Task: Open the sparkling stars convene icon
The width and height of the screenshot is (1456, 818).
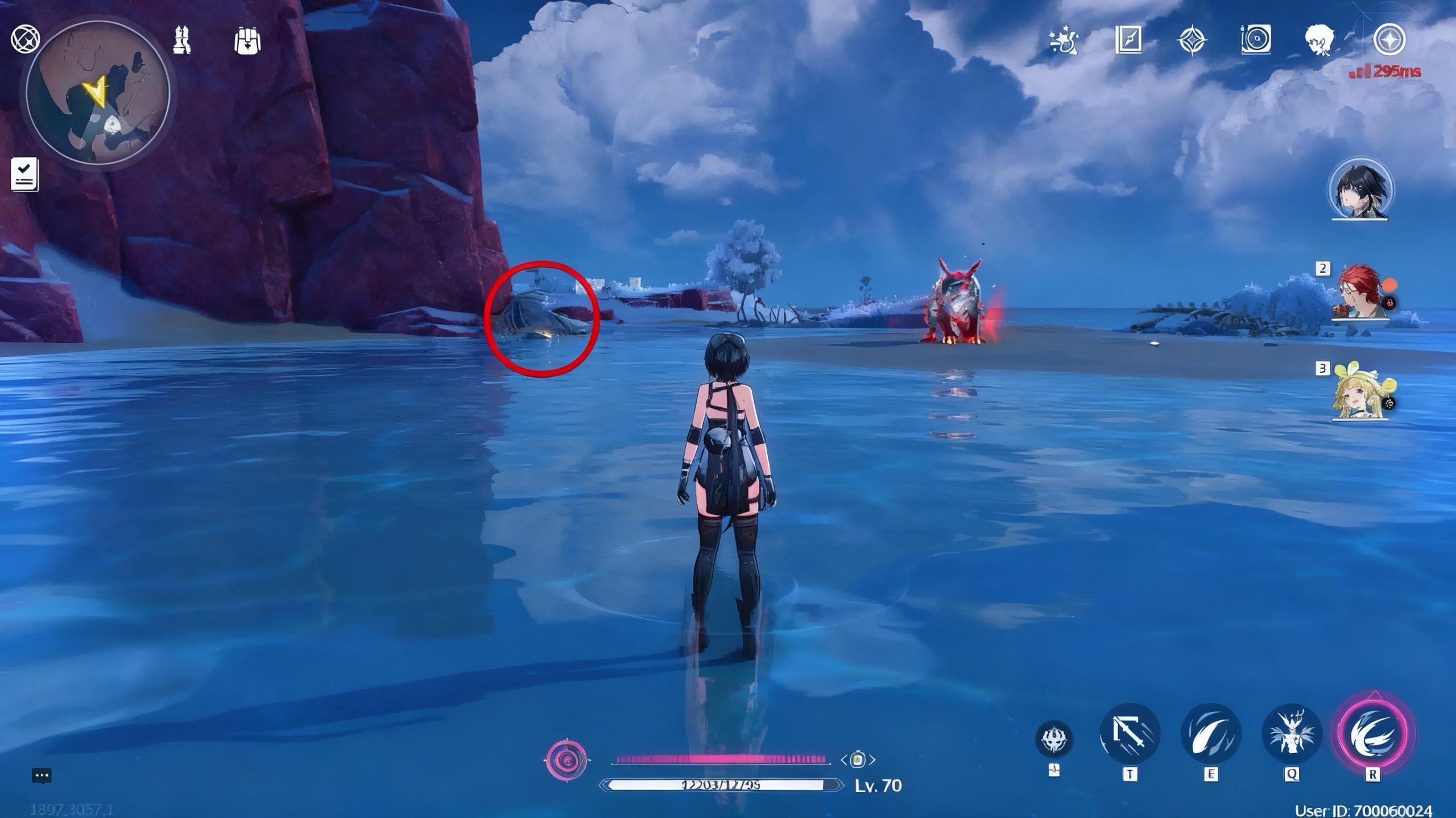Action: click(x=1063, y=41)
